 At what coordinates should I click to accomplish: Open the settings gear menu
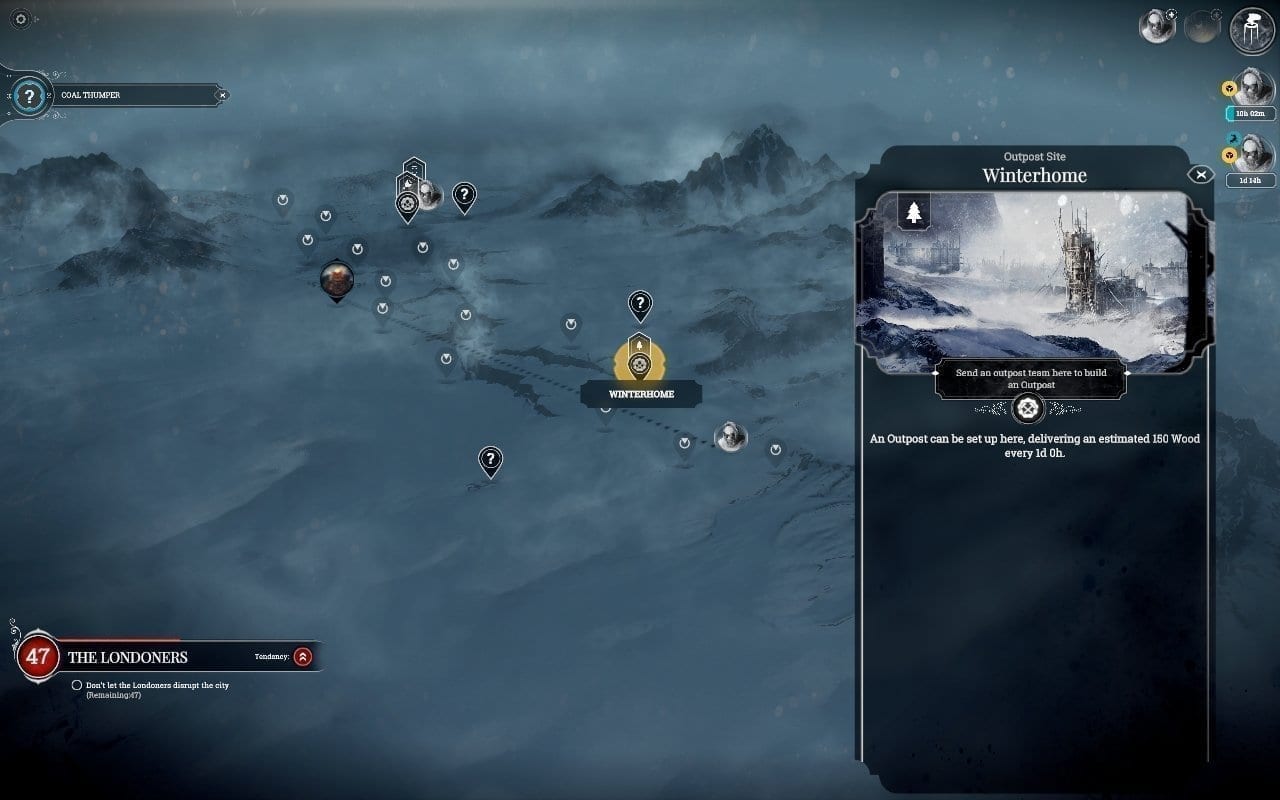click(x=22, y=20)
